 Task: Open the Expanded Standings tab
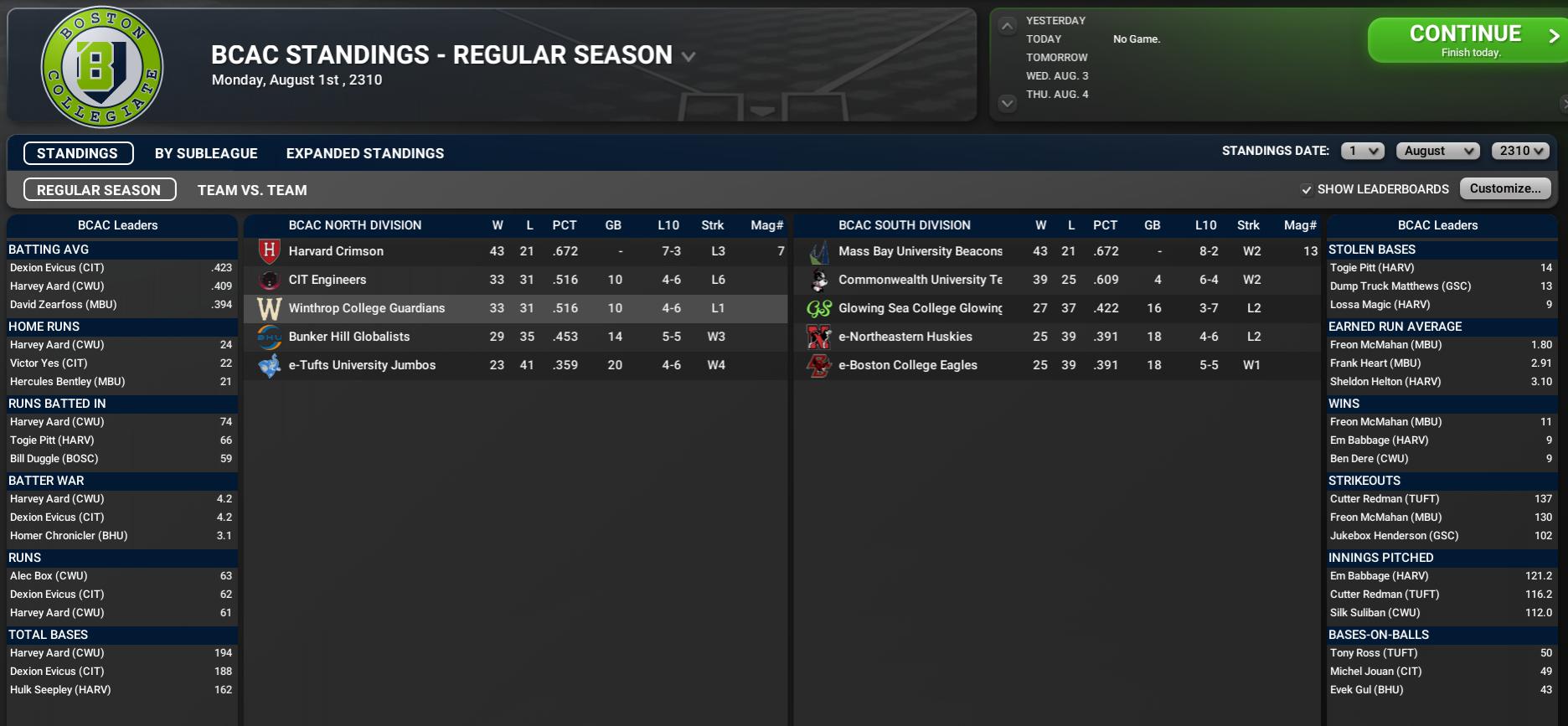coord(364,153)
